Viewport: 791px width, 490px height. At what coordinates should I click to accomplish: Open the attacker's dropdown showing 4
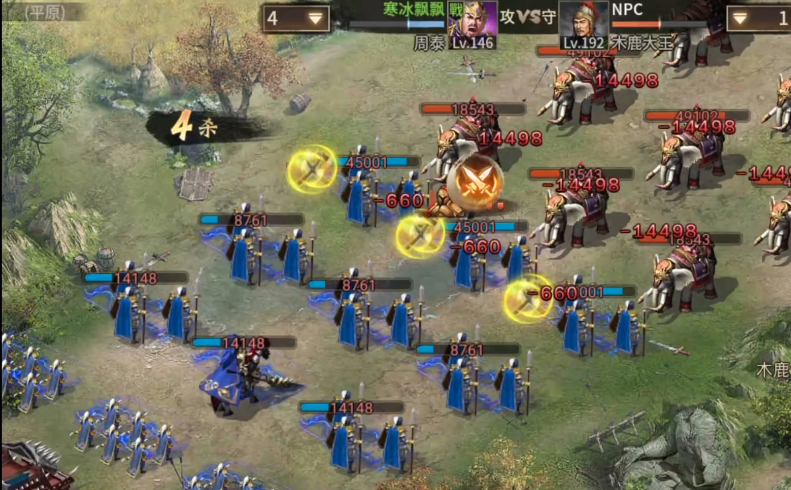(x=296, y=18)
